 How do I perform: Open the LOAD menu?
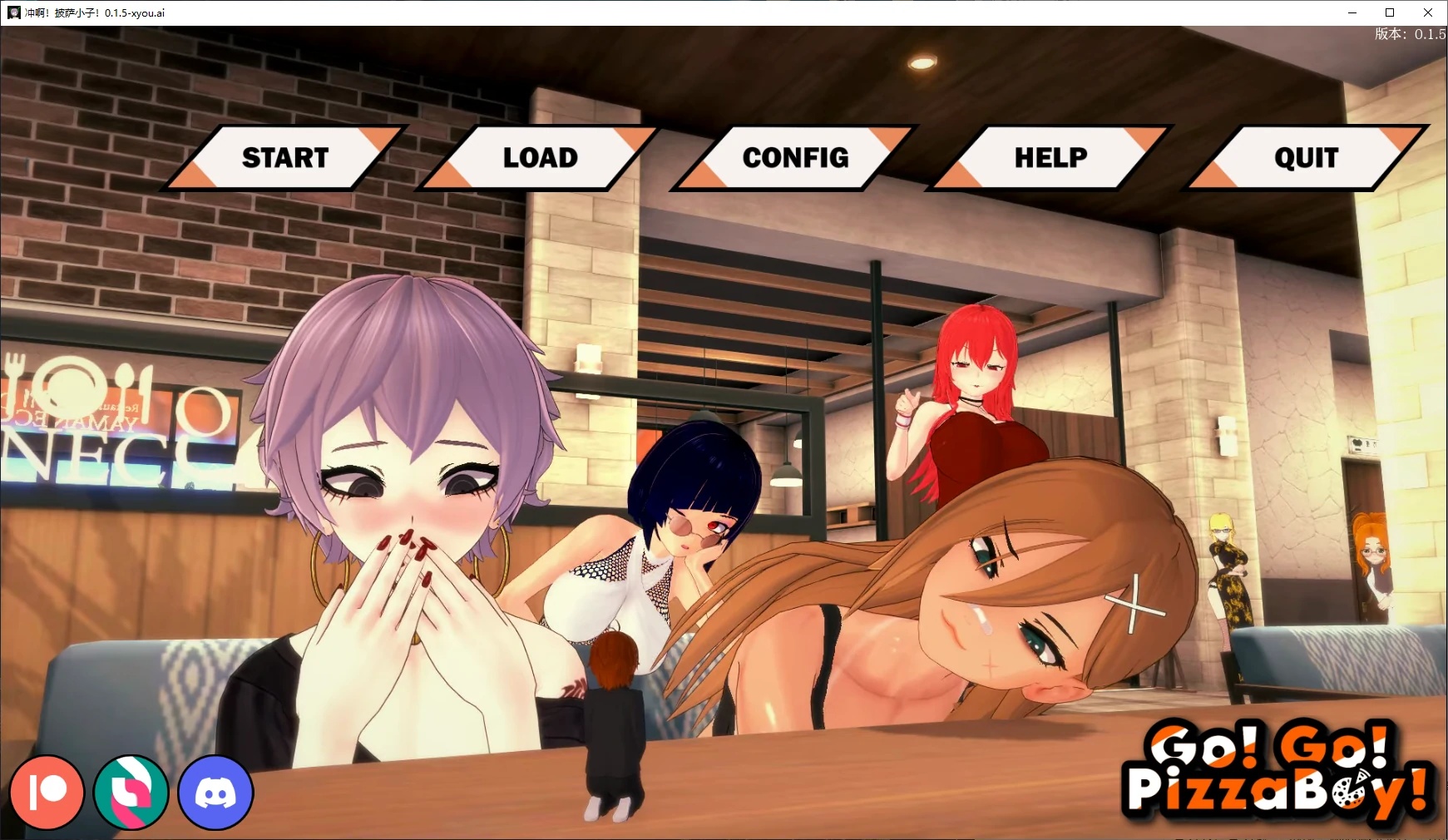539,156
